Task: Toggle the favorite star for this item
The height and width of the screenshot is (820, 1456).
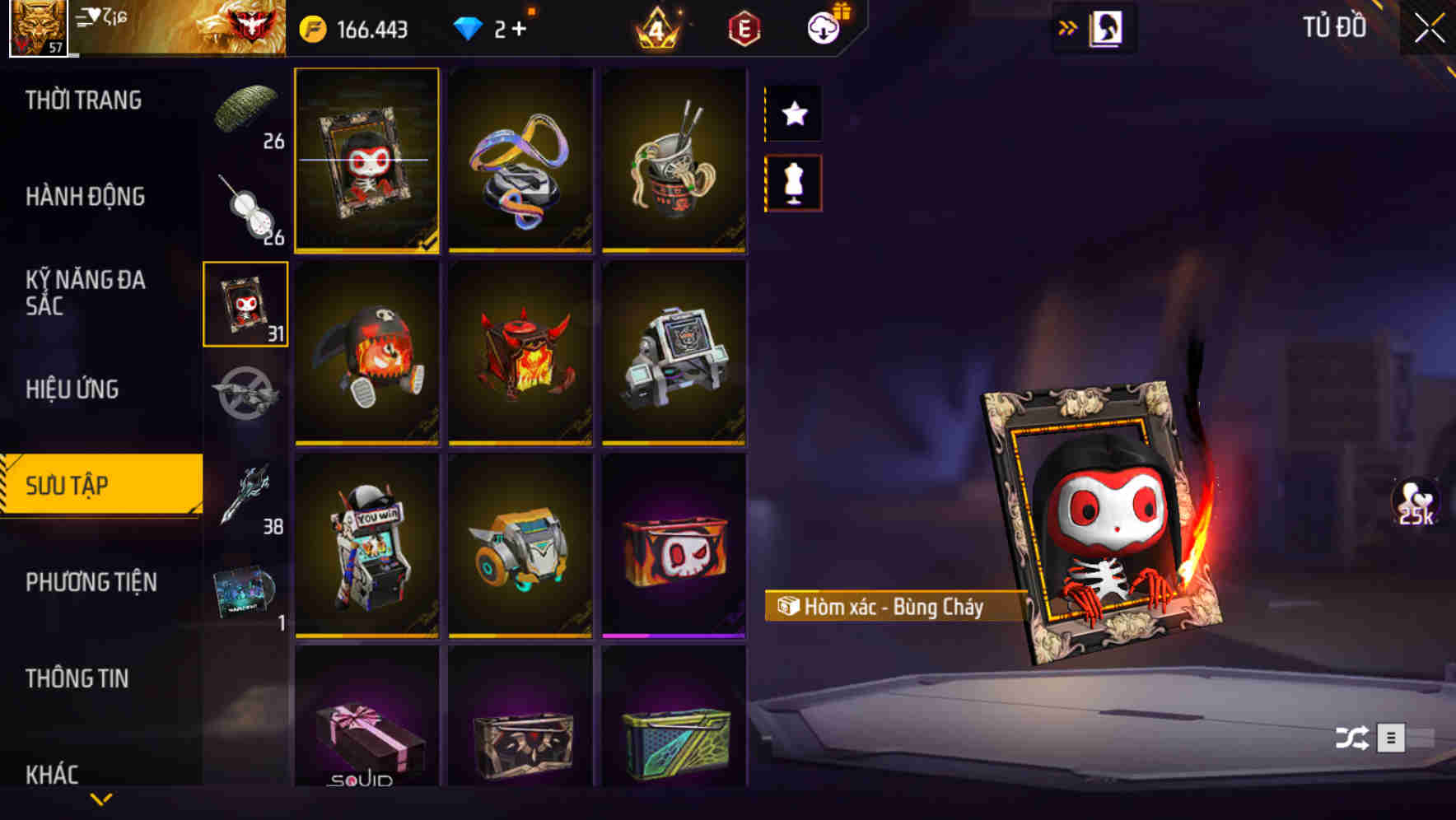Action: point(793,114)
